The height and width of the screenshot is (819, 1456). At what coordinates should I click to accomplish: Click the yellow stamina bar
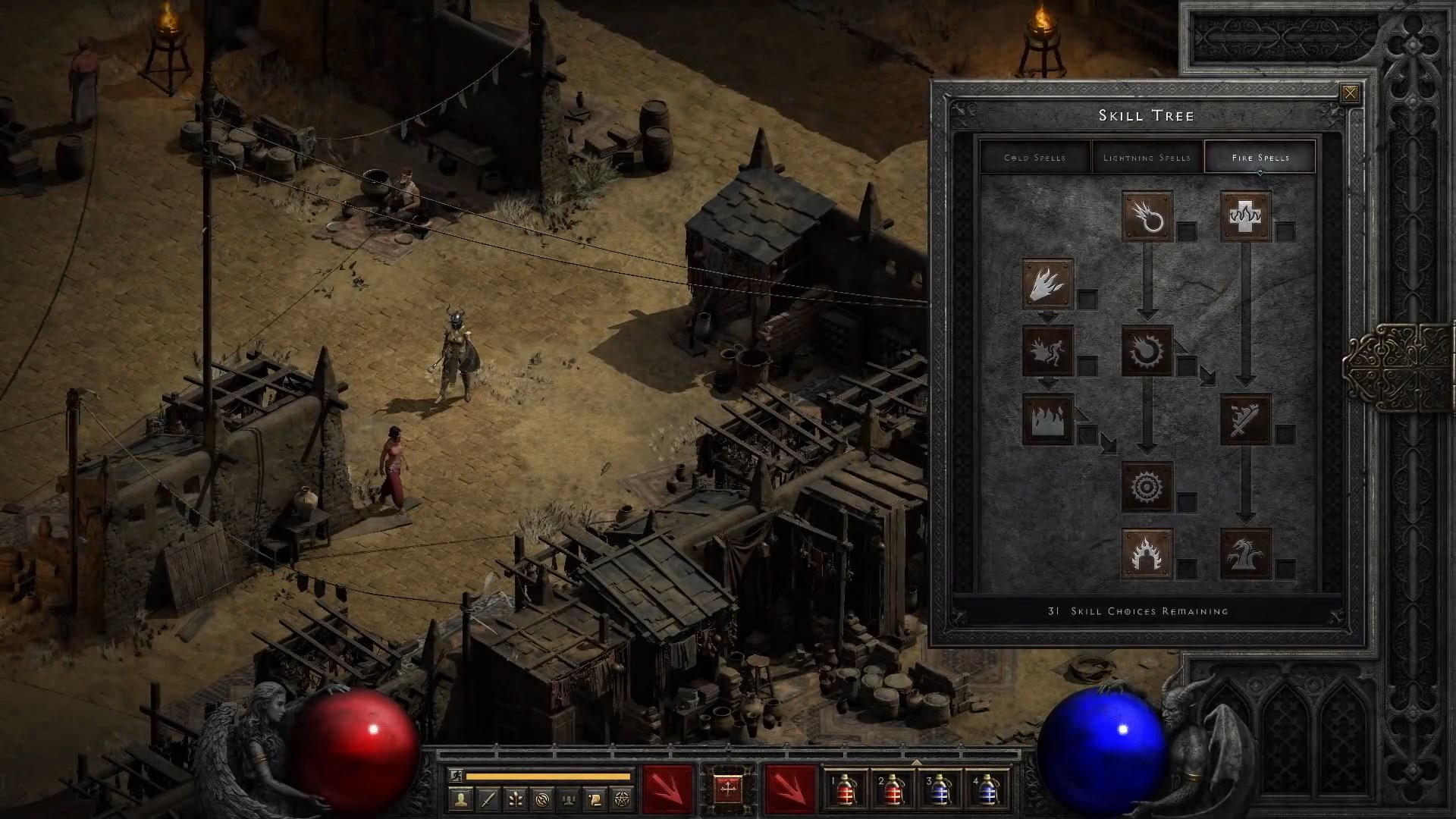(x=549, y=776)
